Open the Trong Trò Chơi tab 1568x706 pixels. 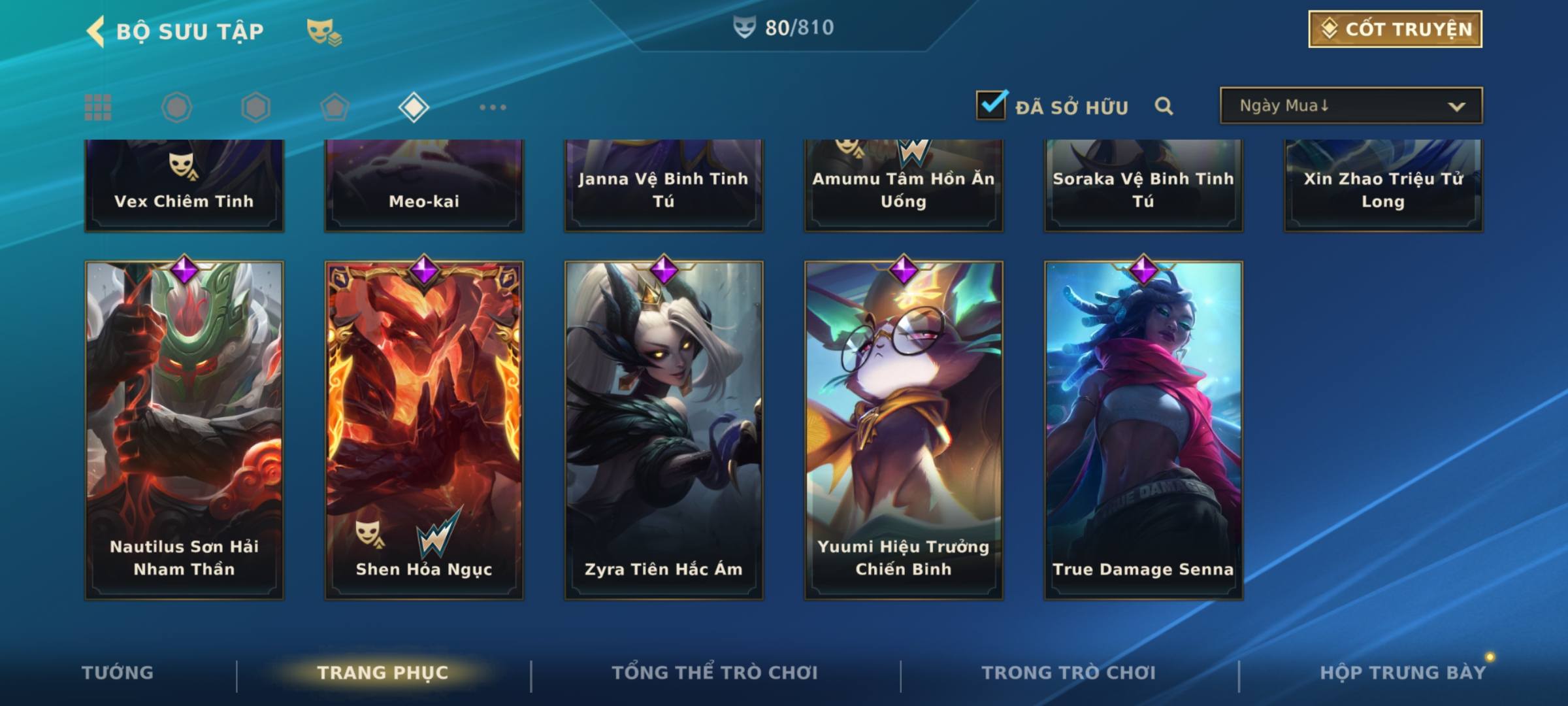(x=1069, y=673)
